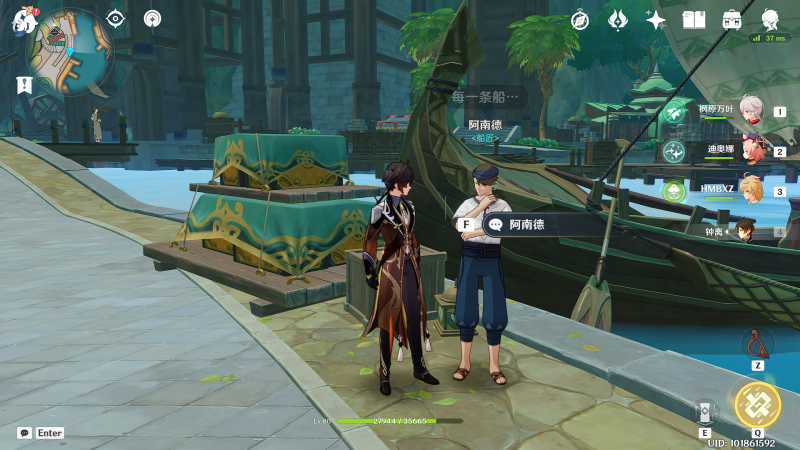Open the three-pointed flame emblem icon
This screenshot has width=800, height=450.
coord(618,20)
